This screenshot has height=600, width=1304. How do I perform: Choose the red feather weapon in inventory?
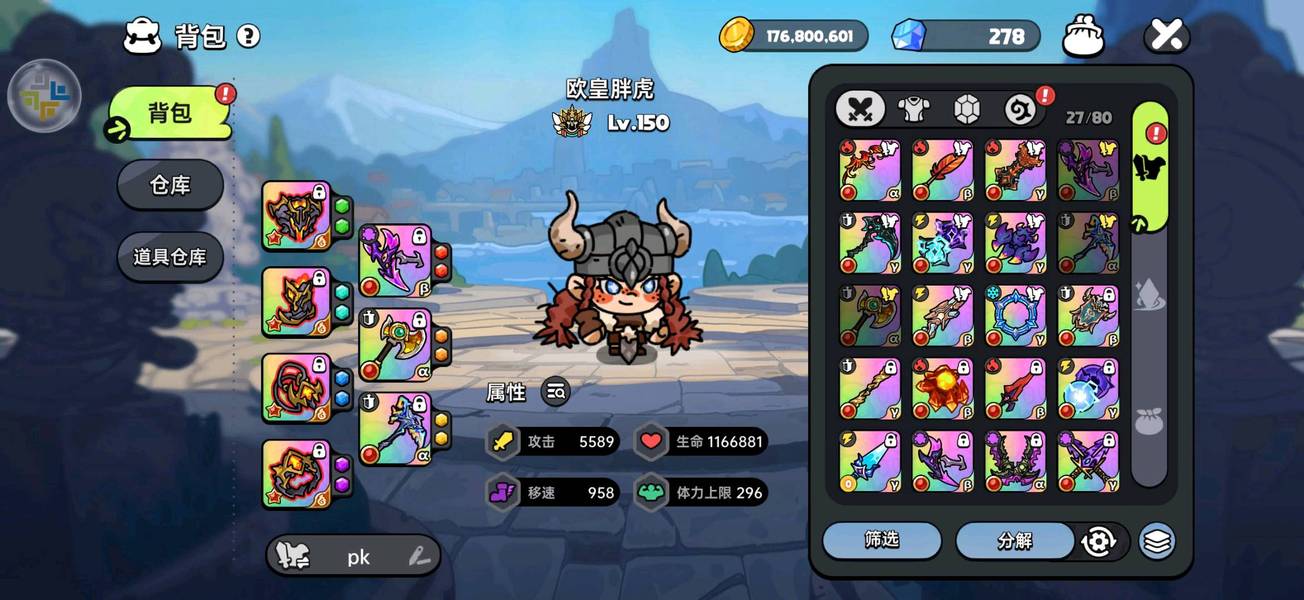coord(942,171)
